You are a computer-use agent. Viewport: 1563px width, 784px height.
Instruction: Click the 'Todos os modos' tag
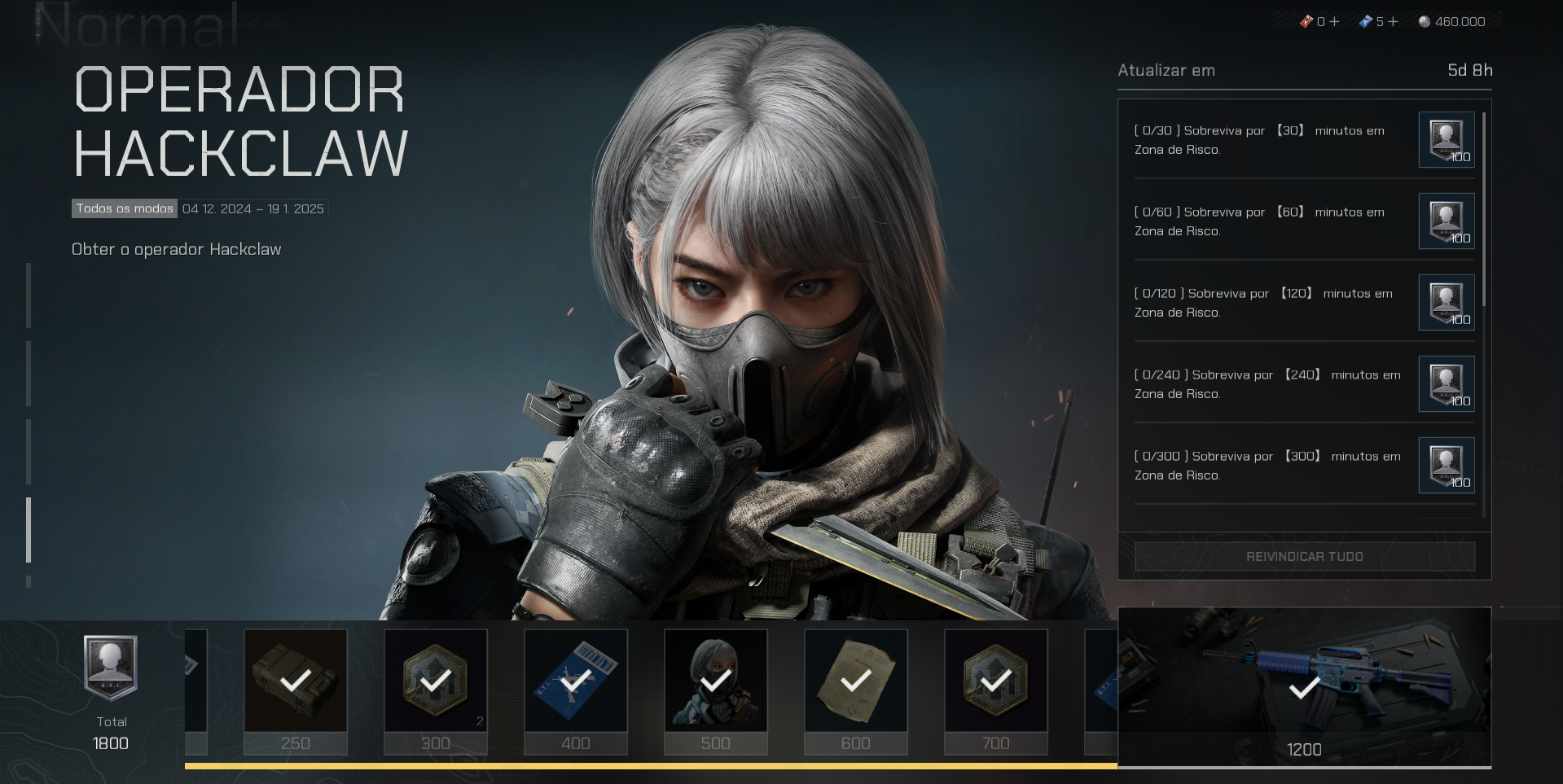[x=125, y=209]
